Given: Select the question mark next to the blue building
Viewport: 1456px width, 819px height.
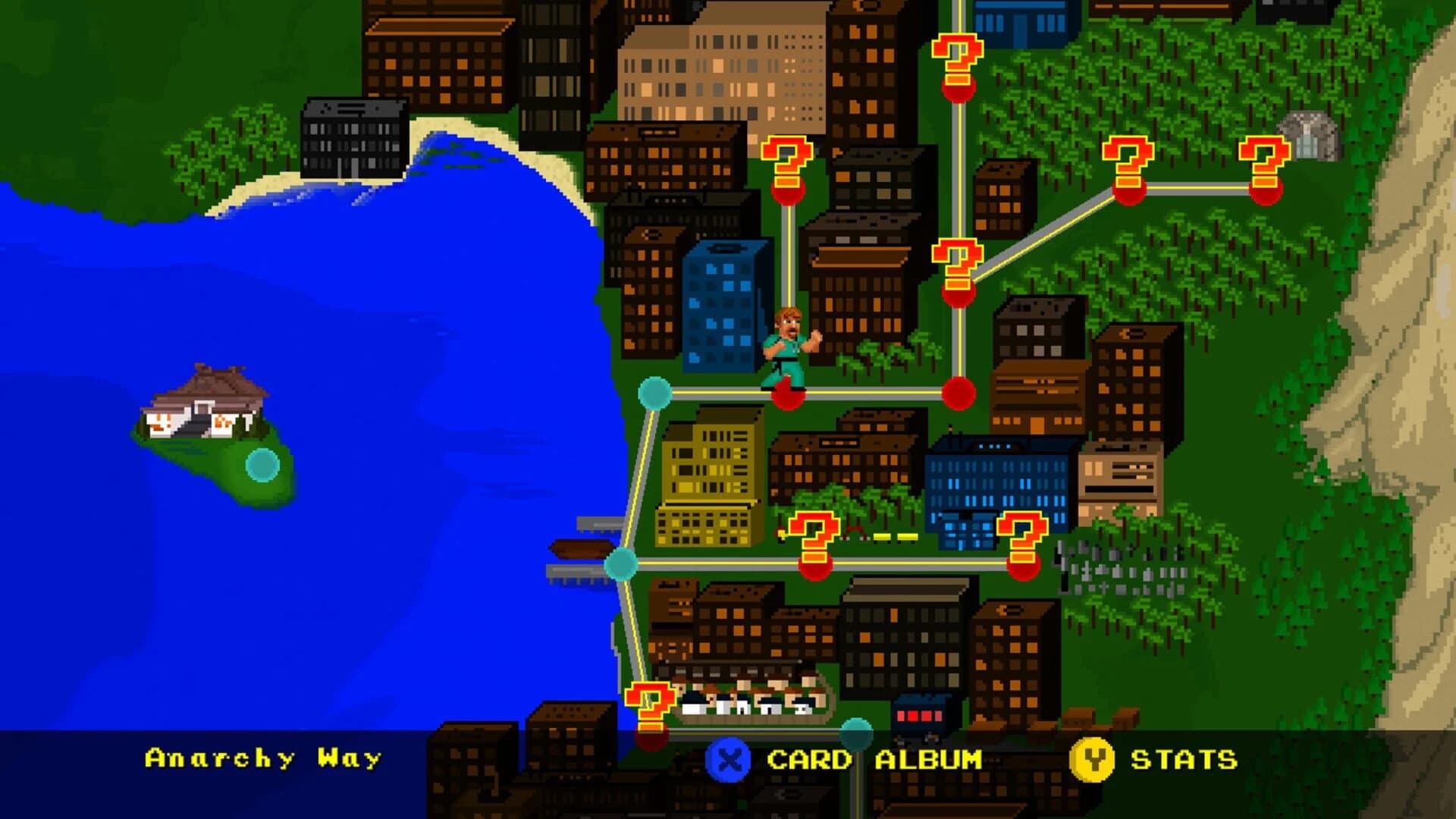Looking at the screenshot, I should (1024, 538).
